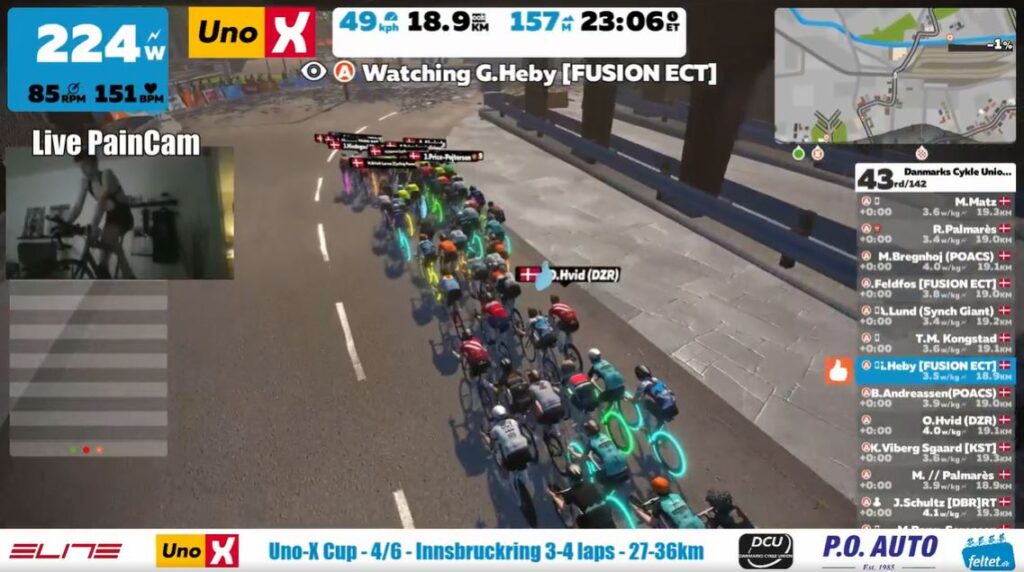Click the 224 watts power panel
The image size is (1024, 572).
coord(88,60)
